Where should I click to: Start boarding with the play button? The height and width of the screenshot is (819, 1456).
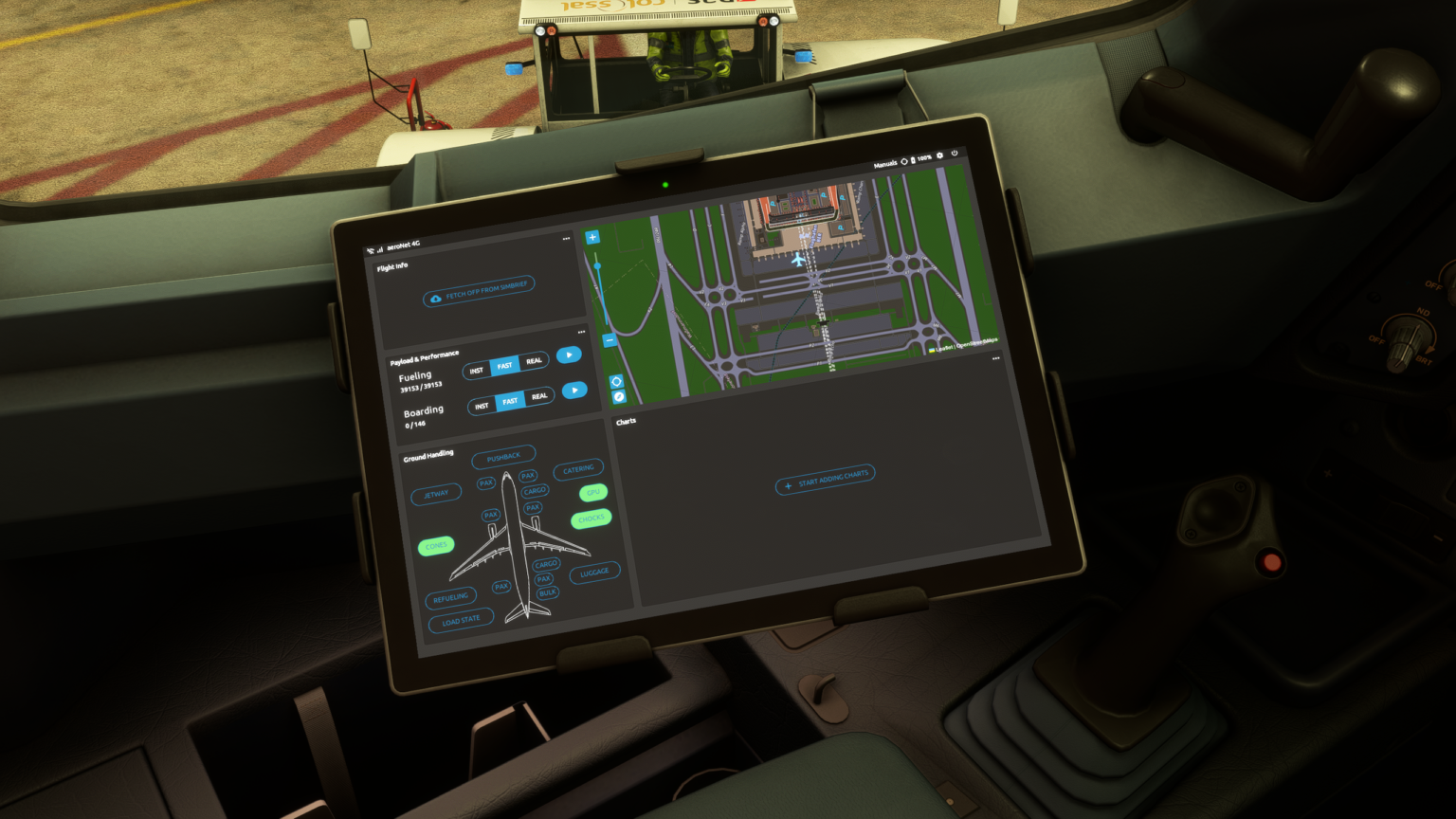(573, 391)
